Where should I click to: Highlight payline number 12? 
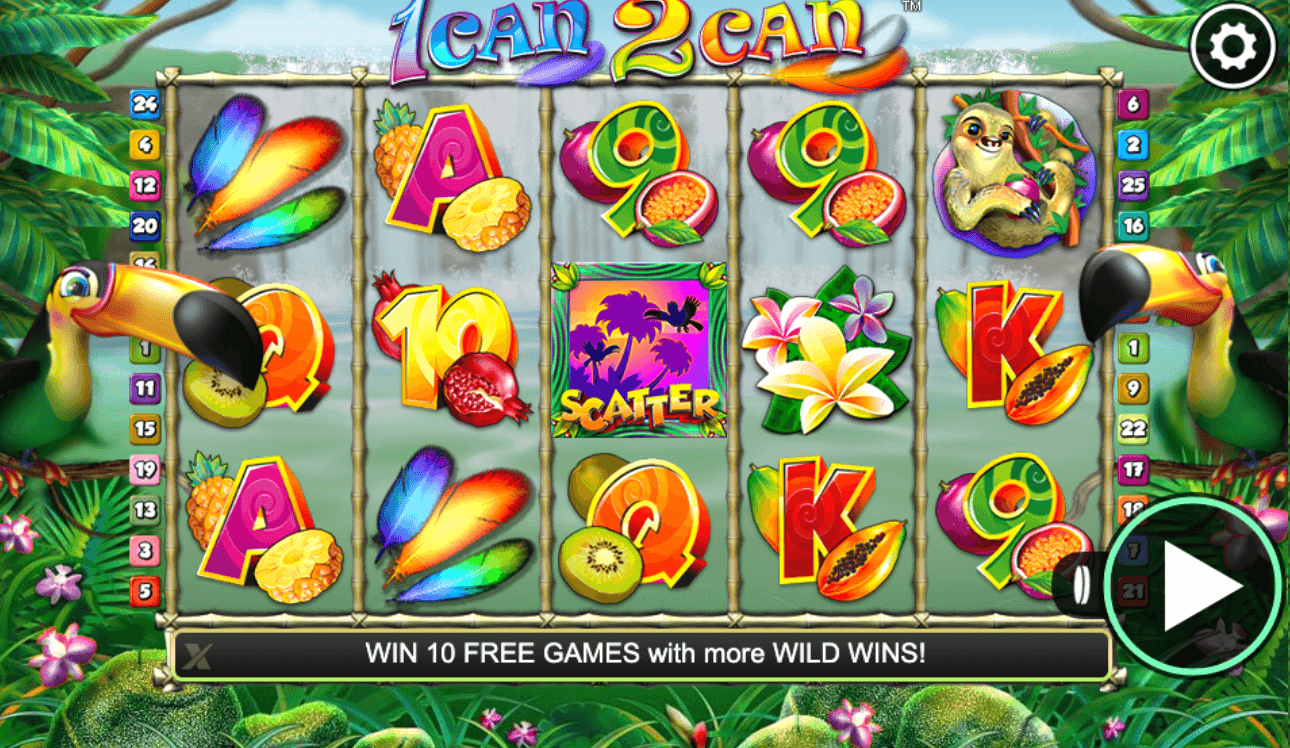pos(145,185)
